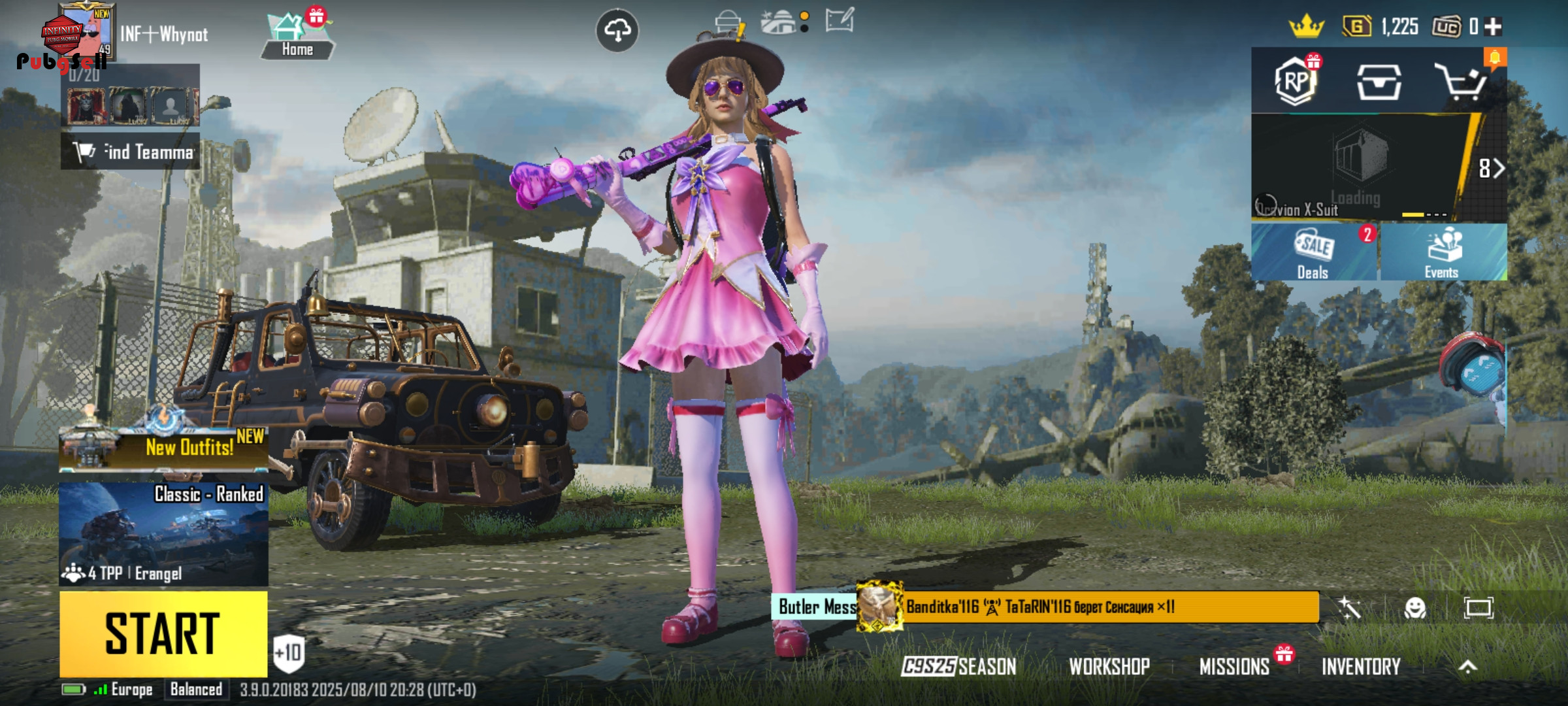Open the cloud download icon
Viewport: 1568px width, 706px height.
(x=617, y=30)
